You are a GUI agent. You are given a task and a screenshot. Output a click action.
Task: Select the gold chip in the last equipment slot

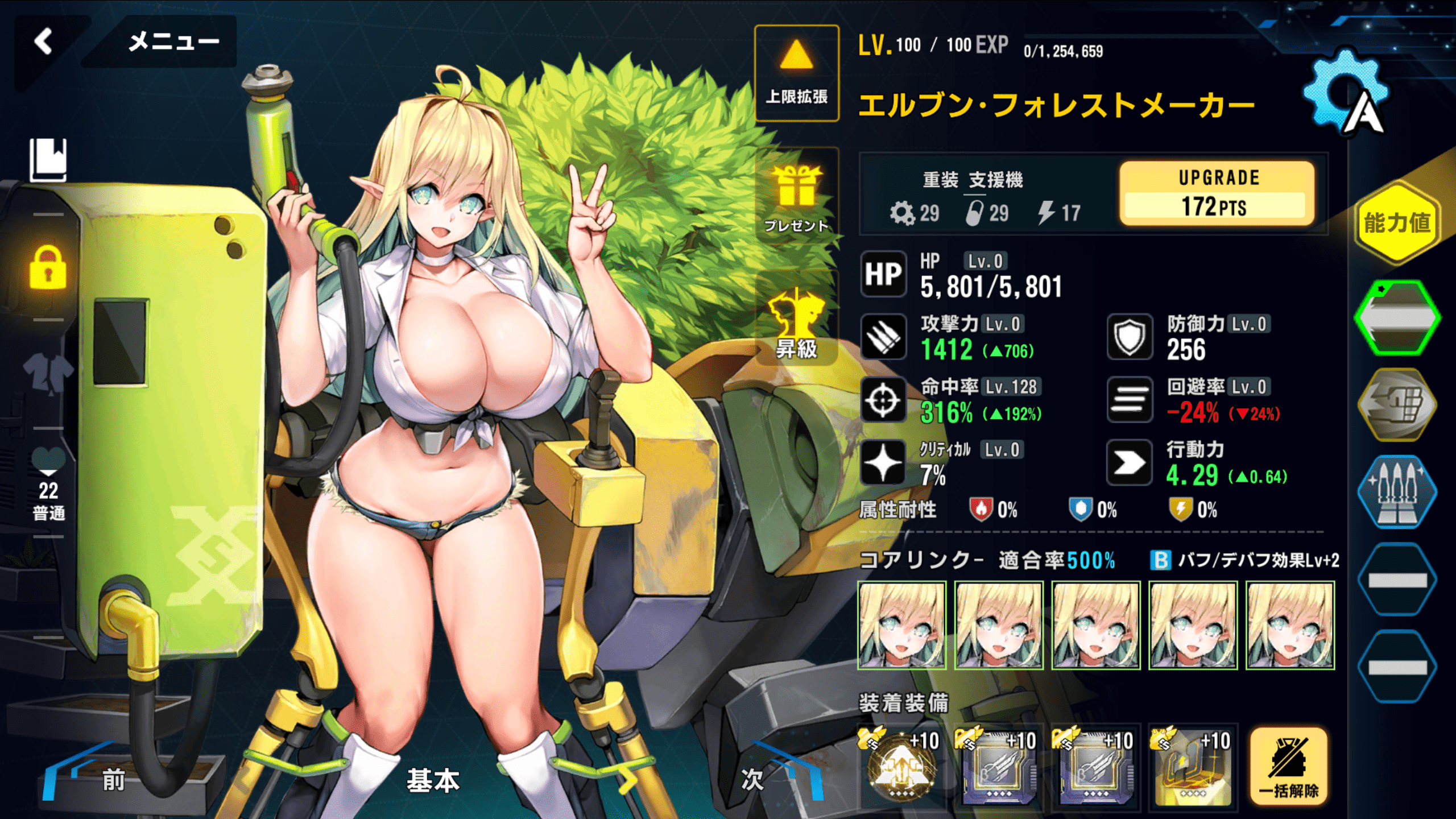pyautogui.click(x=1193, y=766)
